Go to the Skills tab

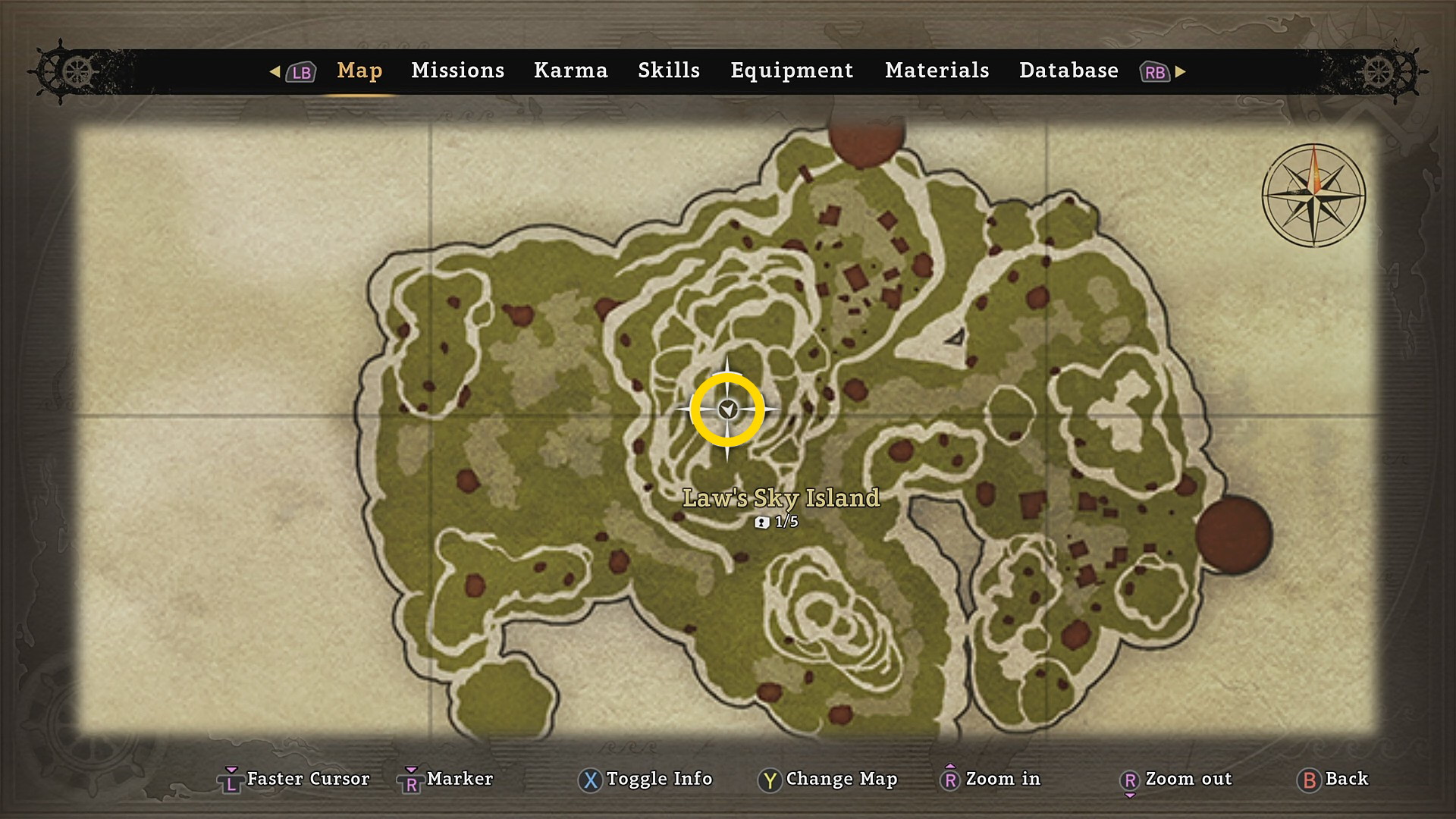[668, 71]
